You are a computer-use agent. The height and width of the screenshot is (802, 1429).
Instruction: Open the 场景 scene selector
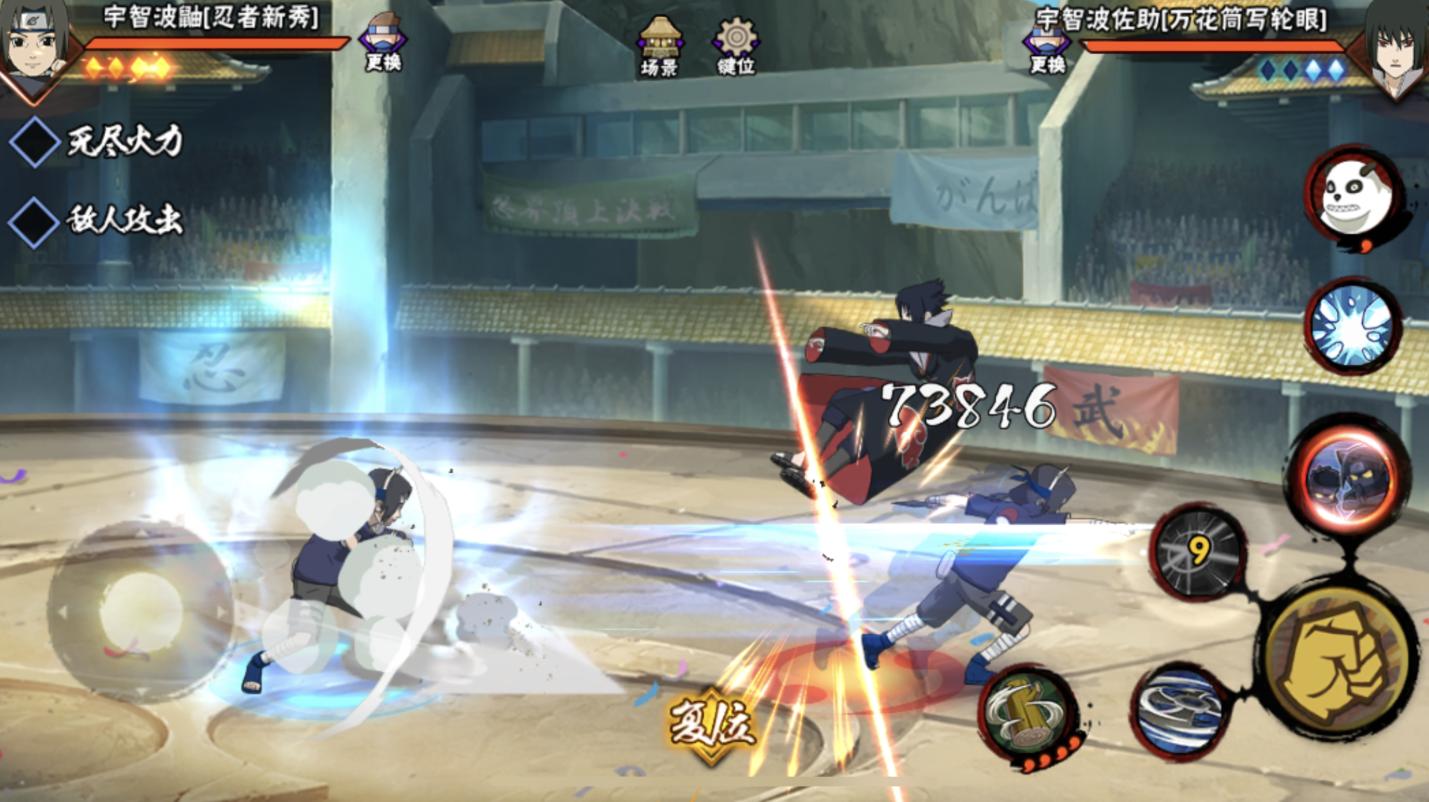pos(659,45)
